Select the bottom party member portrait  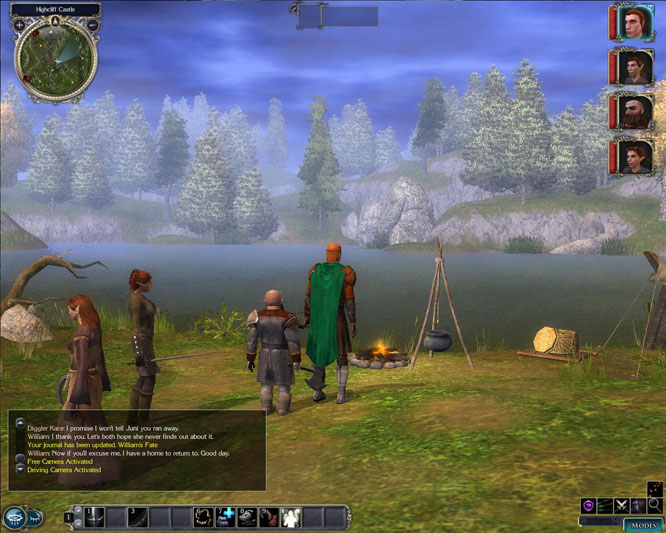click(635, 157)
